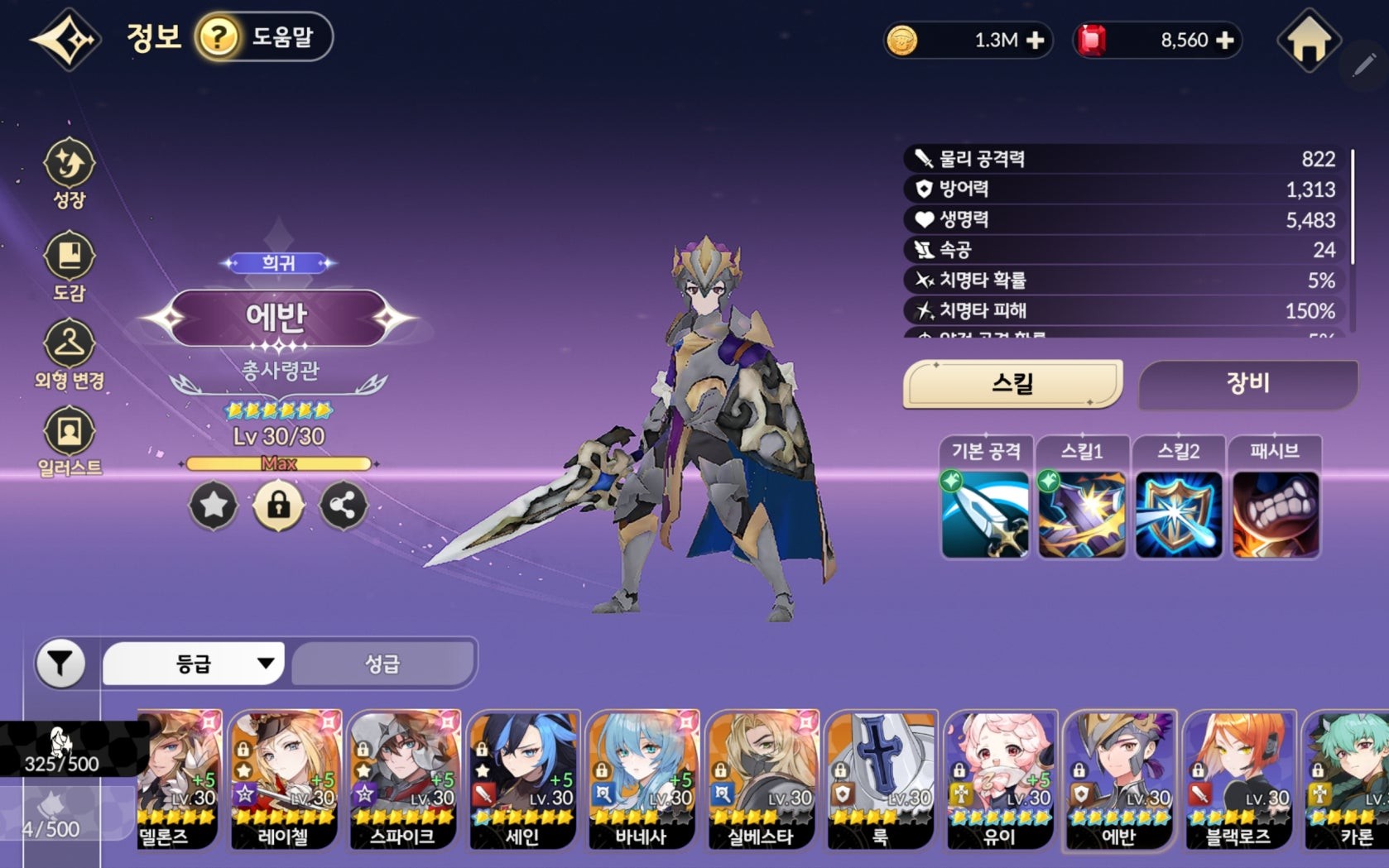Image resolution: width=1389 pixels, height=868 pixels.
Task: View the 스킬2 shield skill icon
Action: [x=1178, y=515]
